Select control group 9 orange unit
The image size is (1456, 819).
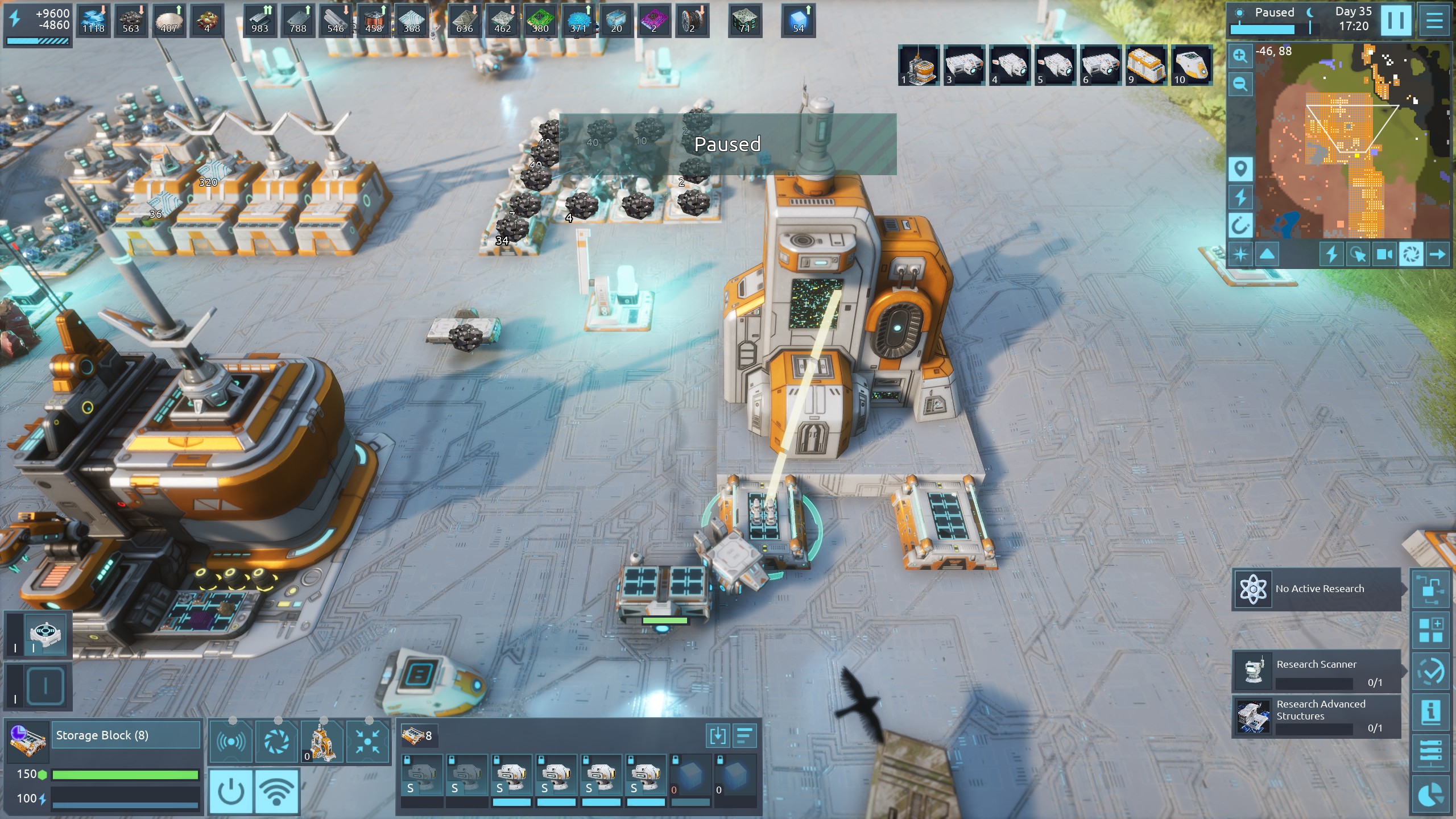point(1146,65)
